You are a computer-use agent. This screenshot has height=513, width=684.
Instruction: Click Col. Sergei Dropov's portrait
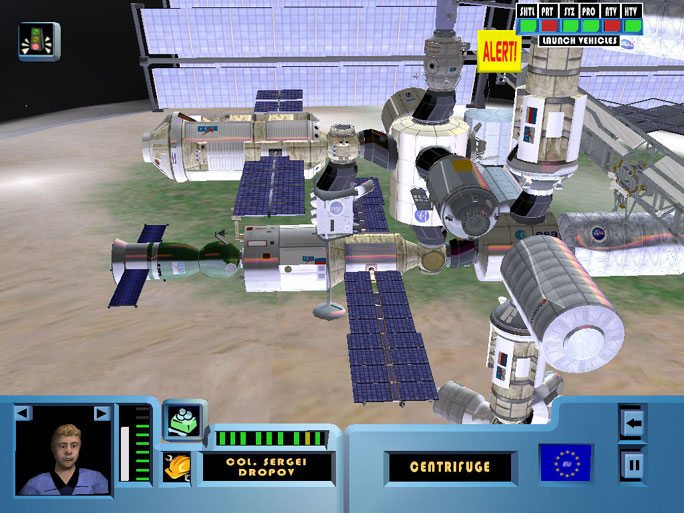tap(62, 457)
